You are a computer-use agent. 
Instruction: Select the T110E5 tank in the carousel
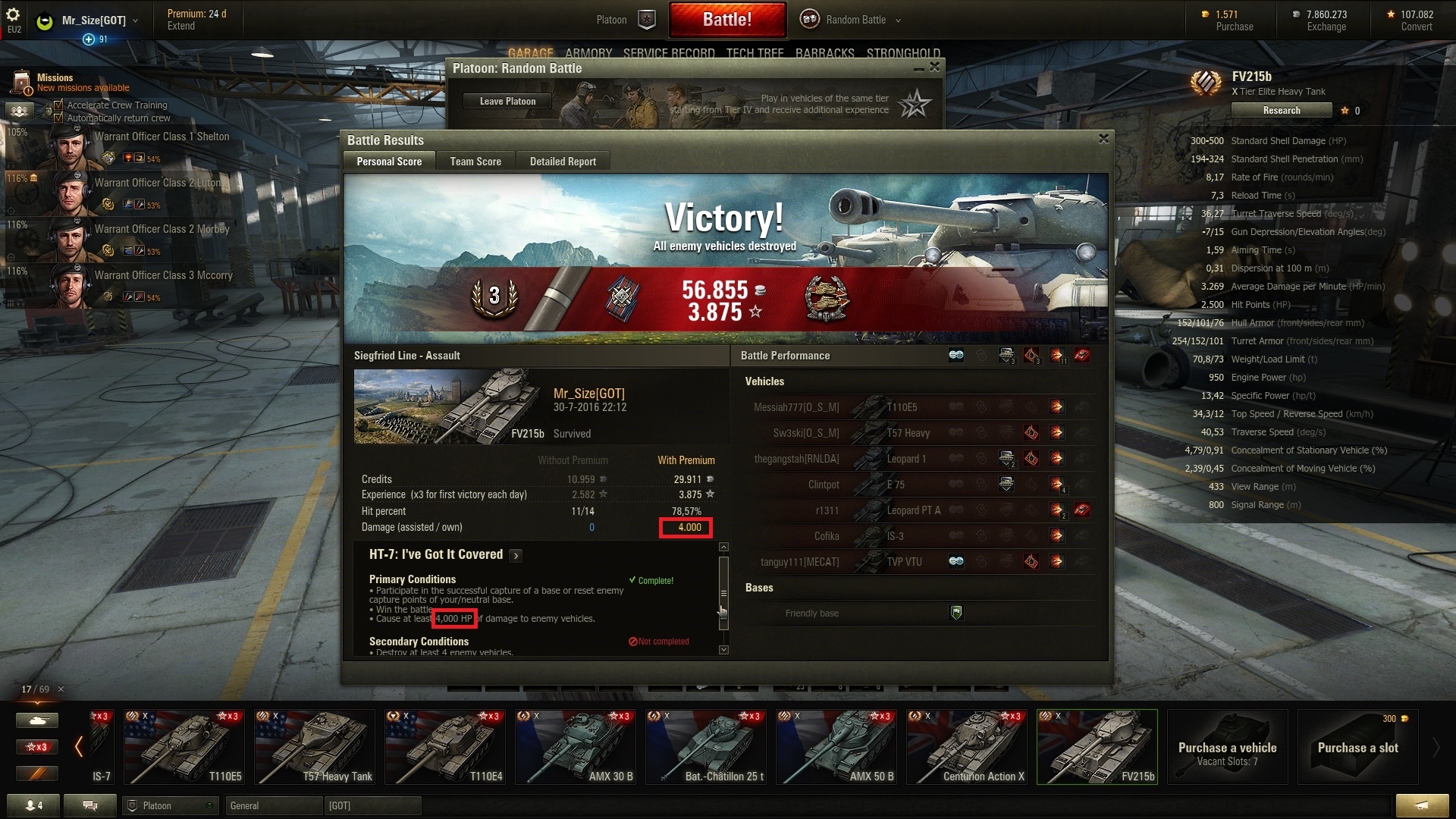[x=184, y=747]
